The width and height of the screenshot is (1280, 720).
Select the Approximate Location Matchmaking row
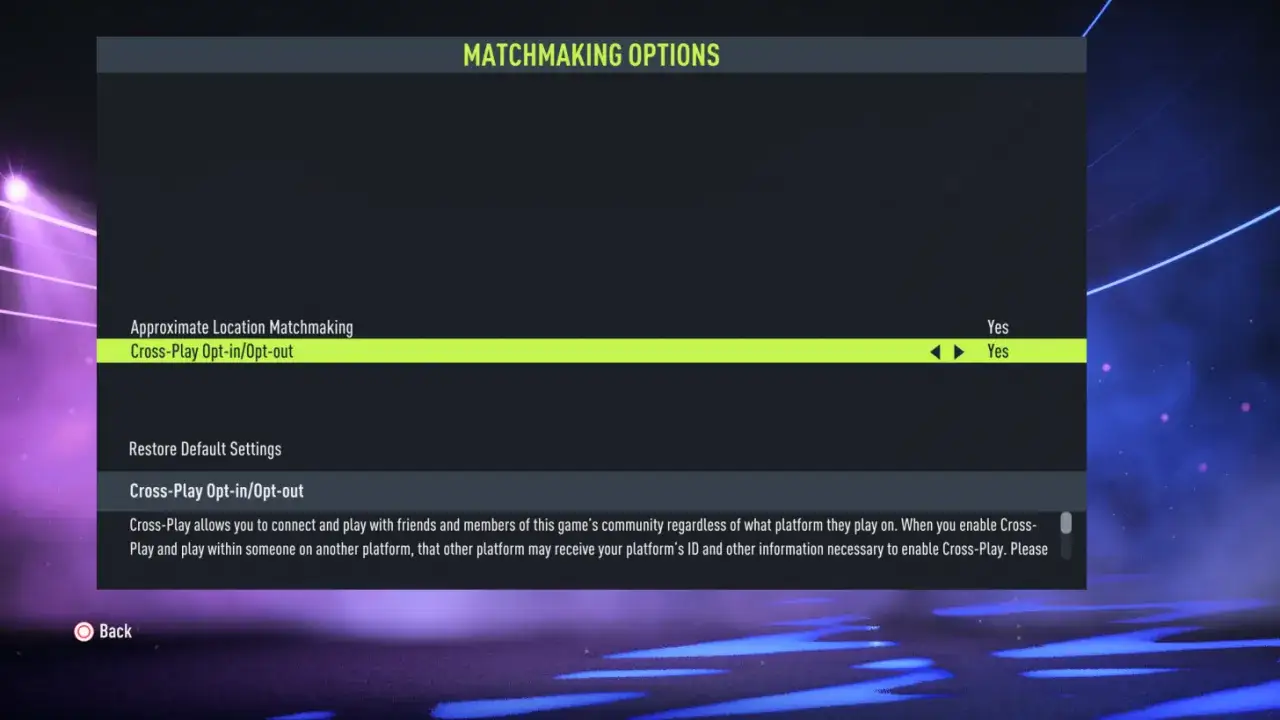point(241,327)
